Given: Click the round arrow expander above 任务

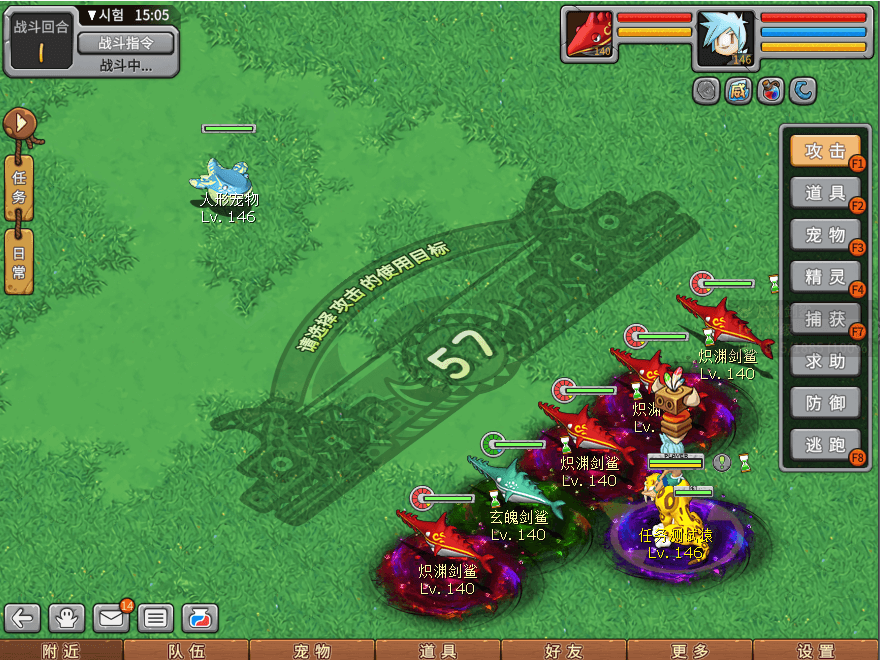Looking at the screenshot, I should 19,125.
